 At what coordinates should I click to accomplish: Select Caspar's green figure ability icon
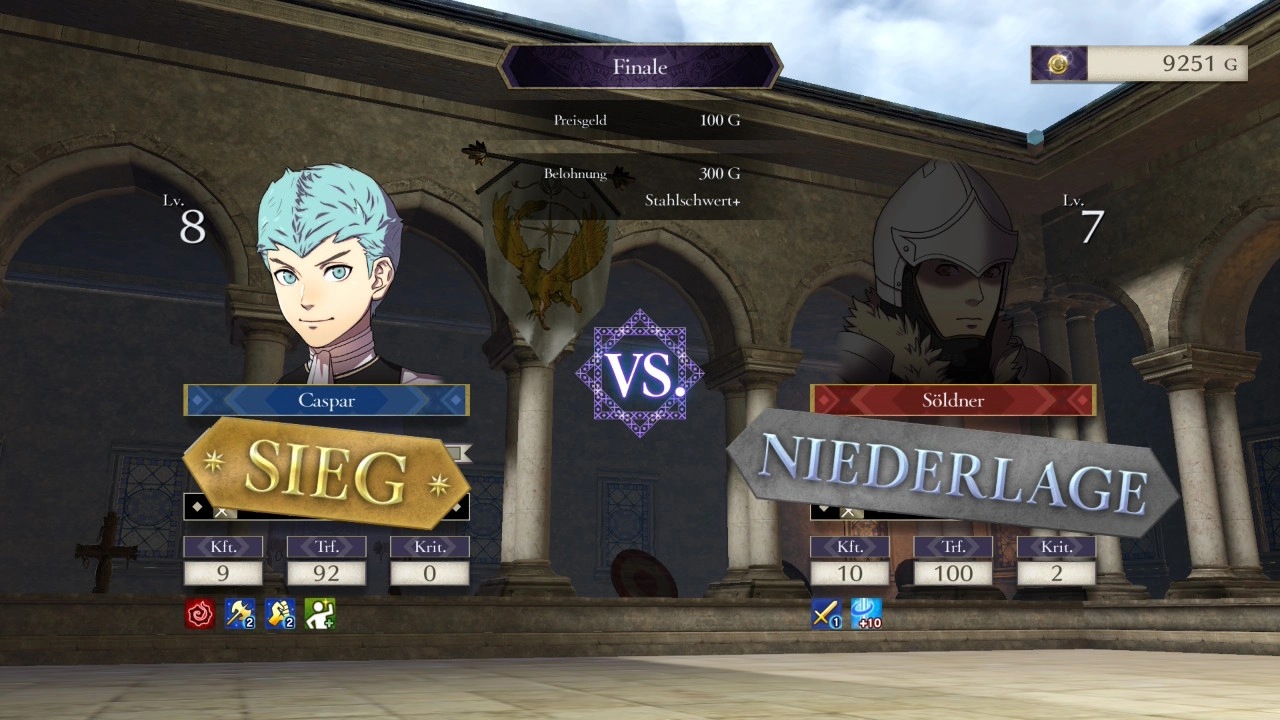click(320, 614)
